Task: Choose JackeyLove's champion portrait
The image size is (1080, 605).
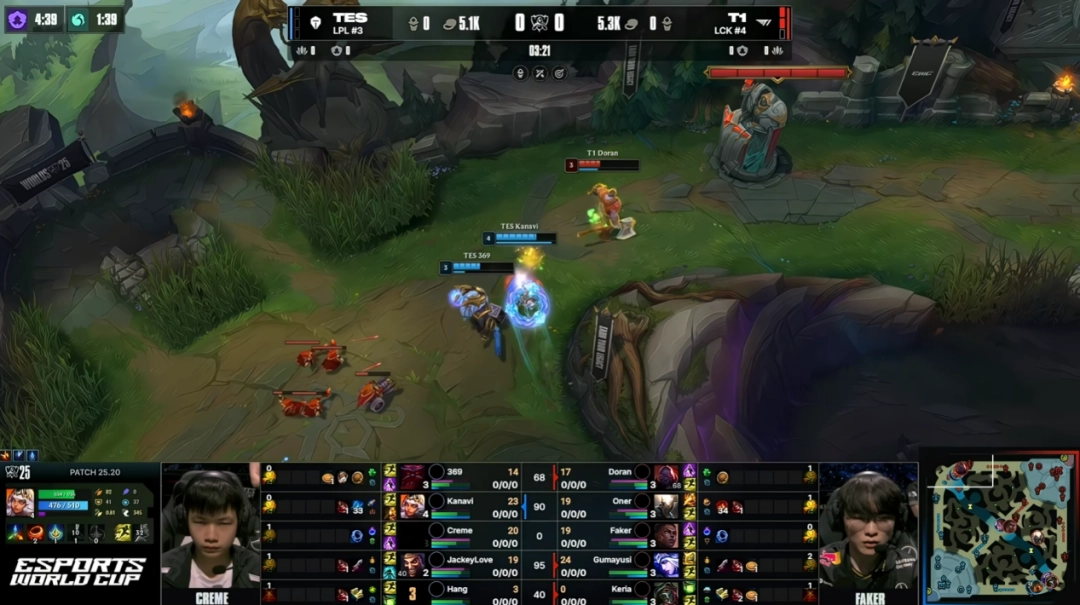Action: pyautogui.click(x=412, y=564)
